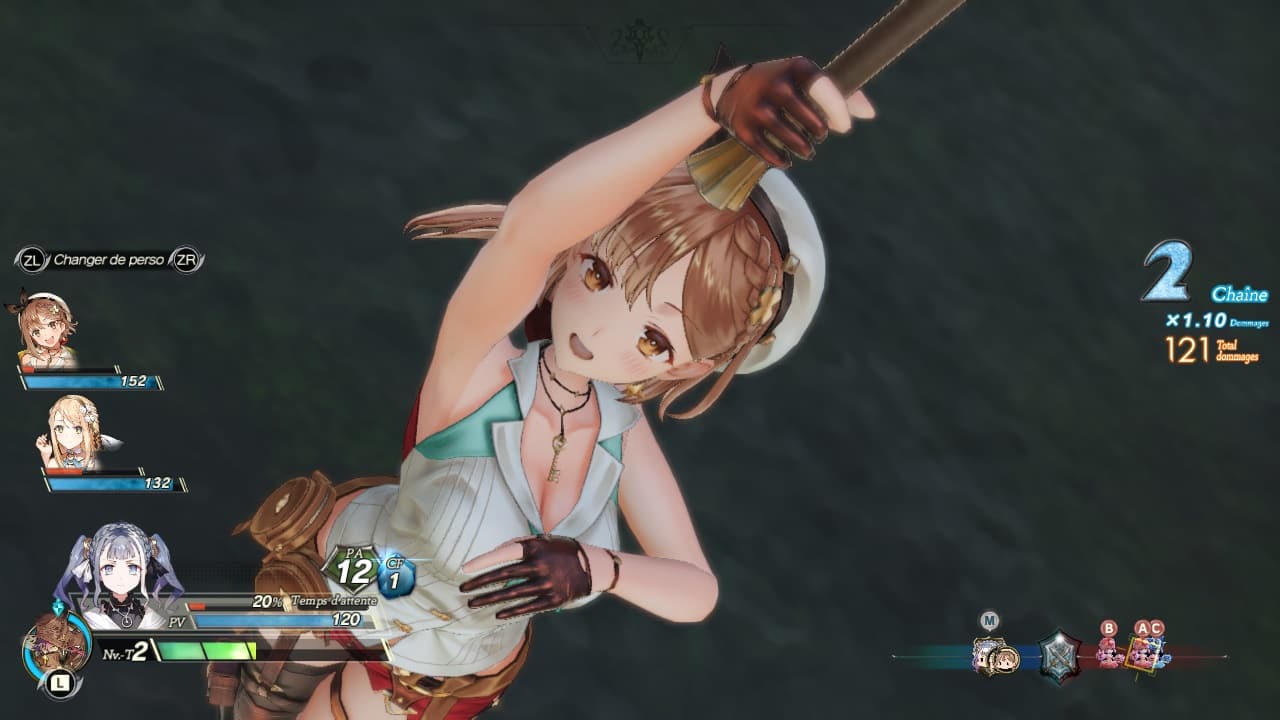Click the shield emblem on the action timeline

pyautogui.click(x=1059, y=656)
